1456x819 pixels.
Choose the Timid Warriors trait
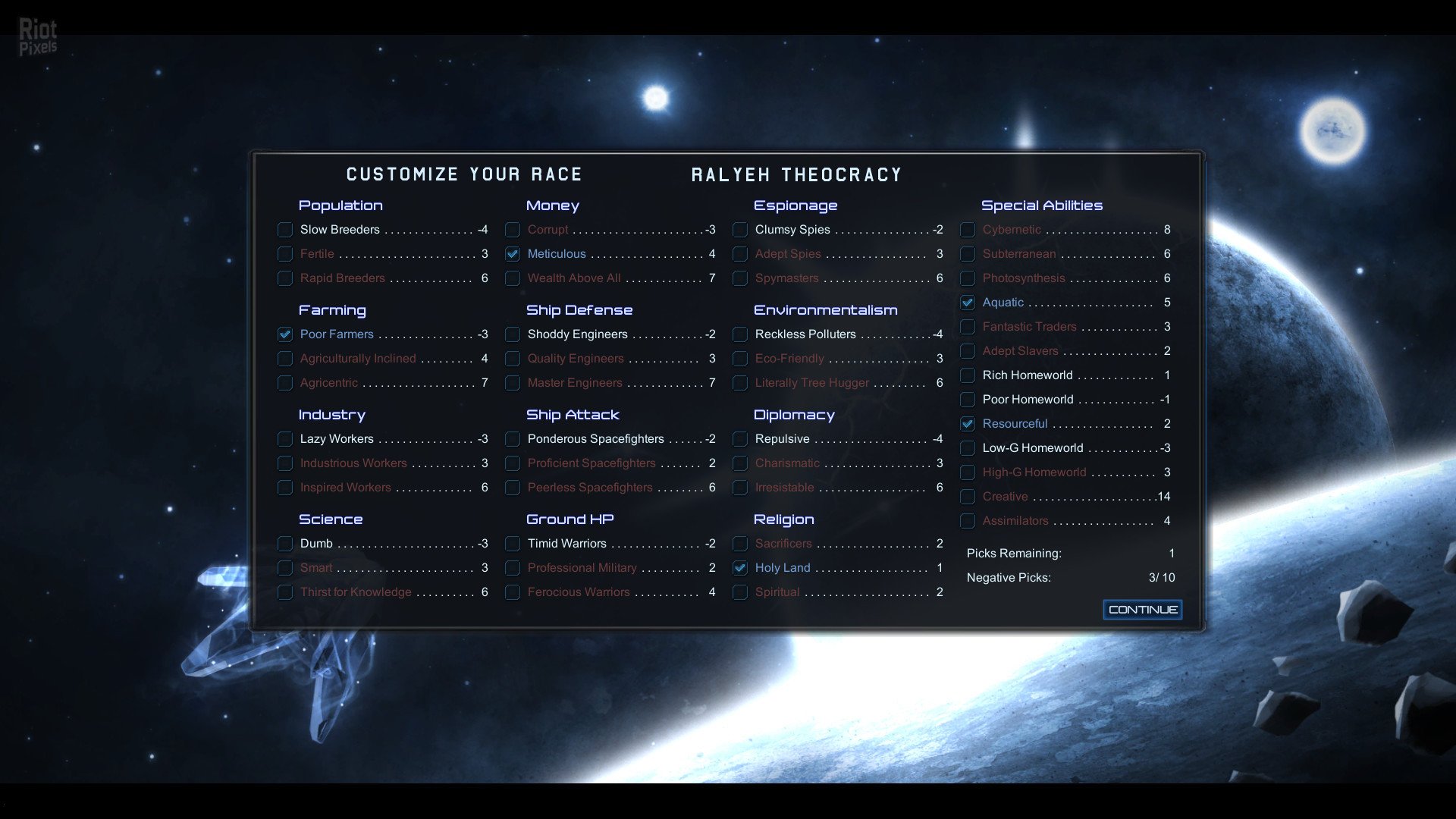click(513, 544)
